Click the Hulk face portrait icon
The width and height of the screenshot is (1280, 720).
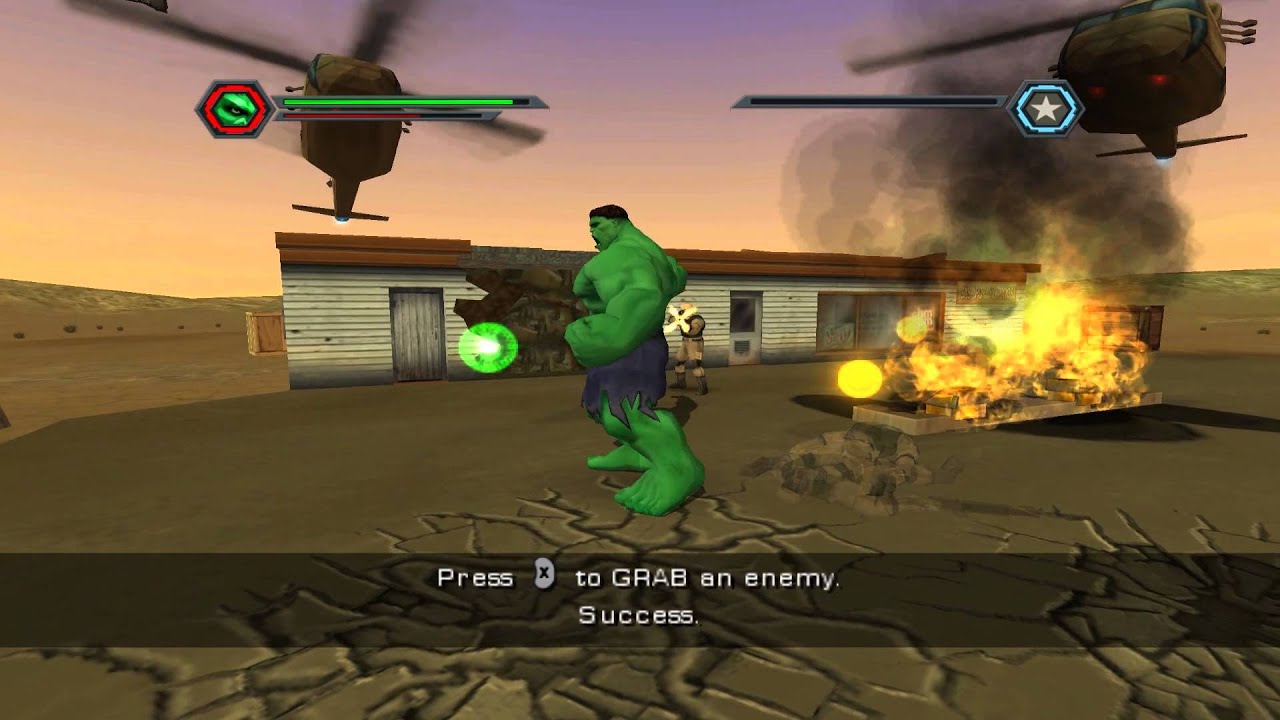pos(235,108)
